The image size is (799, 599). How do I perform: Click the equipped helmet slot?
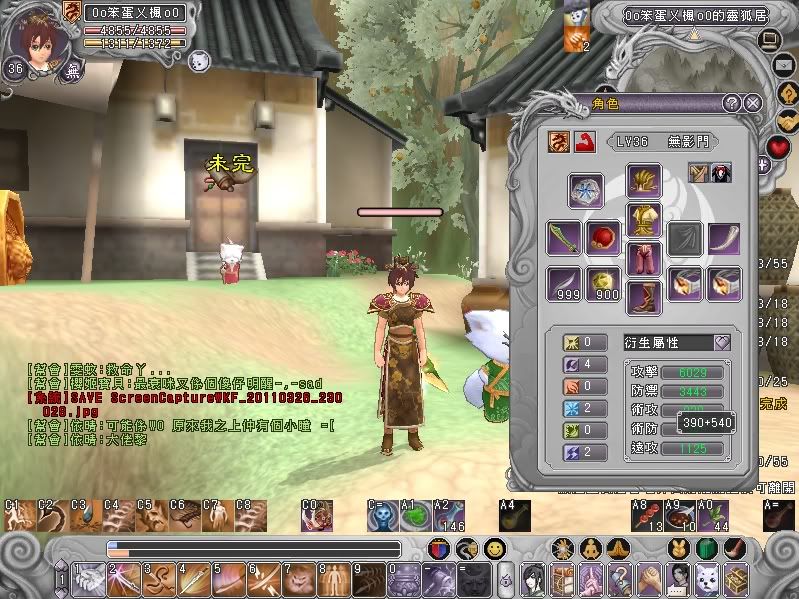[643, 181]
